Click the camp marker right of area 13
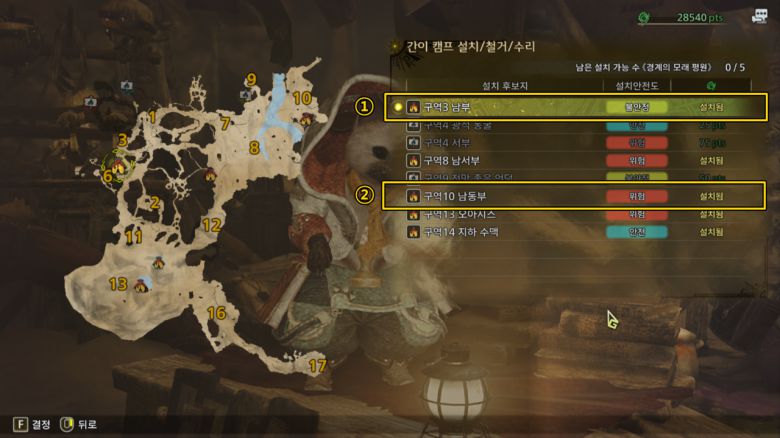The height and width of the screenshot is (438, 780). (x=141, y=286)
